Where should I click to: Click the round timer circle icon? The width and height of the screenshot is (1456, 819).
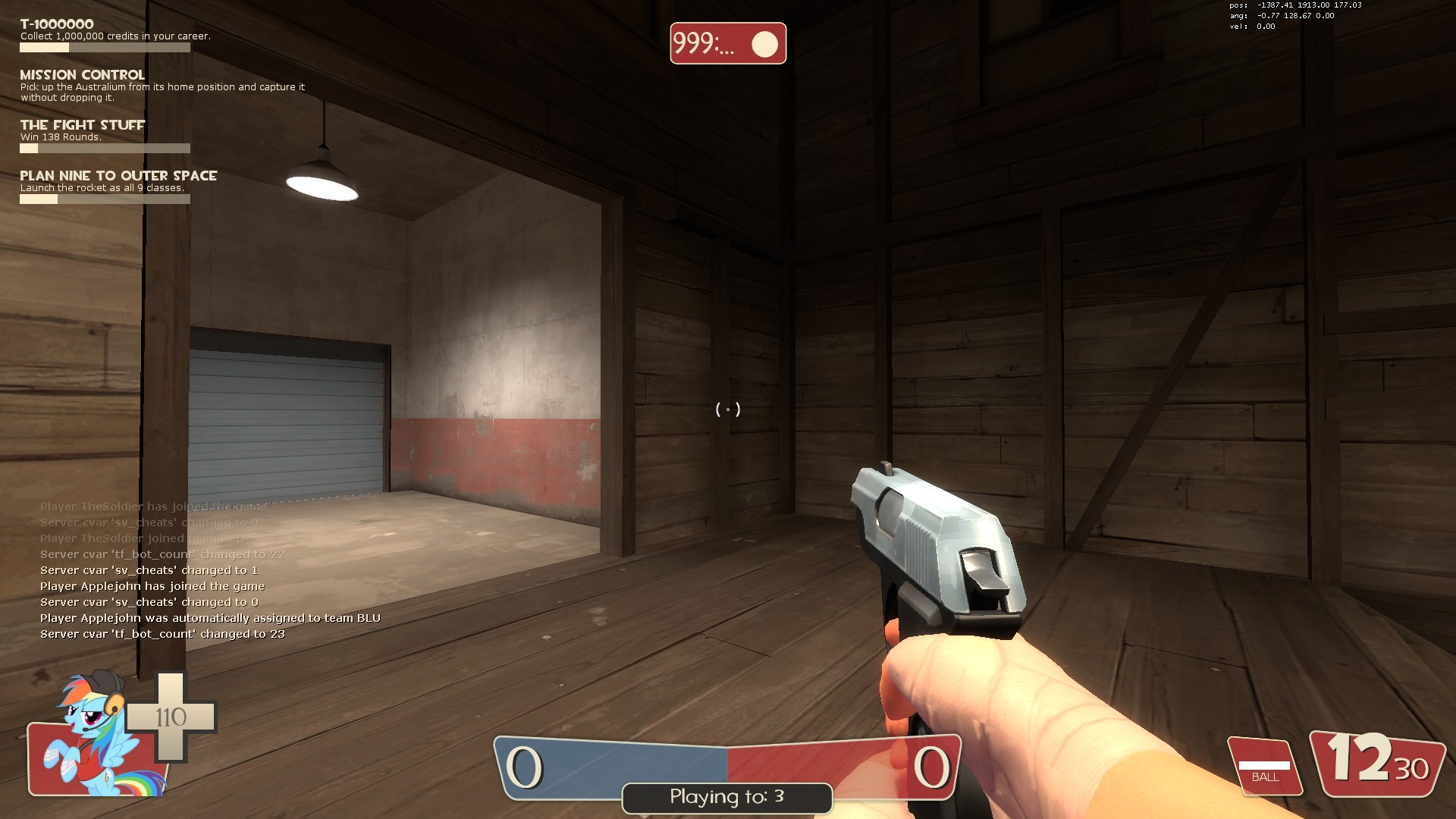click(765, 44)
